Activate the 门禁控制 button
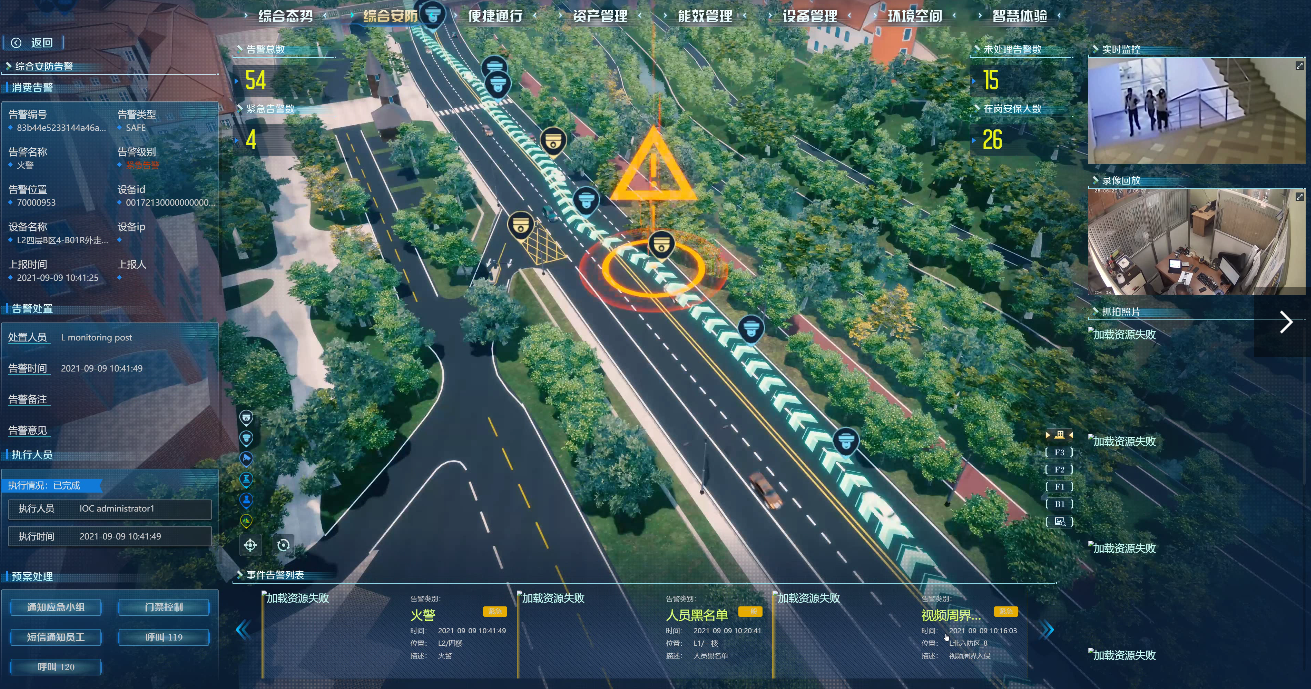This screenshot has height=689, width=1311. tap(163, 607)
